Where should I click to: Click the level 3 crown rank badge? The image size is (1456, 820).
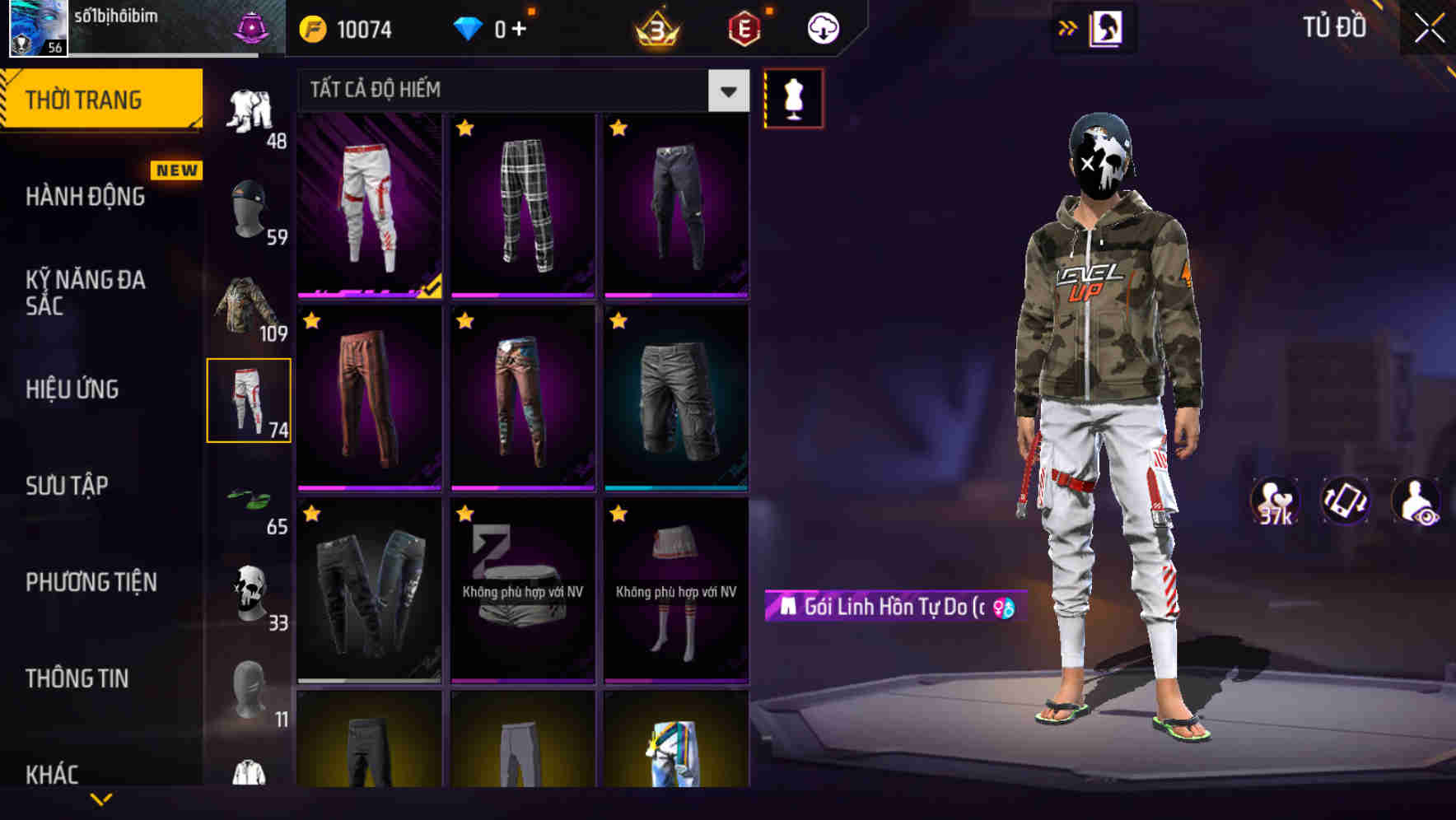pyautogui.click(x=655, y=27)
